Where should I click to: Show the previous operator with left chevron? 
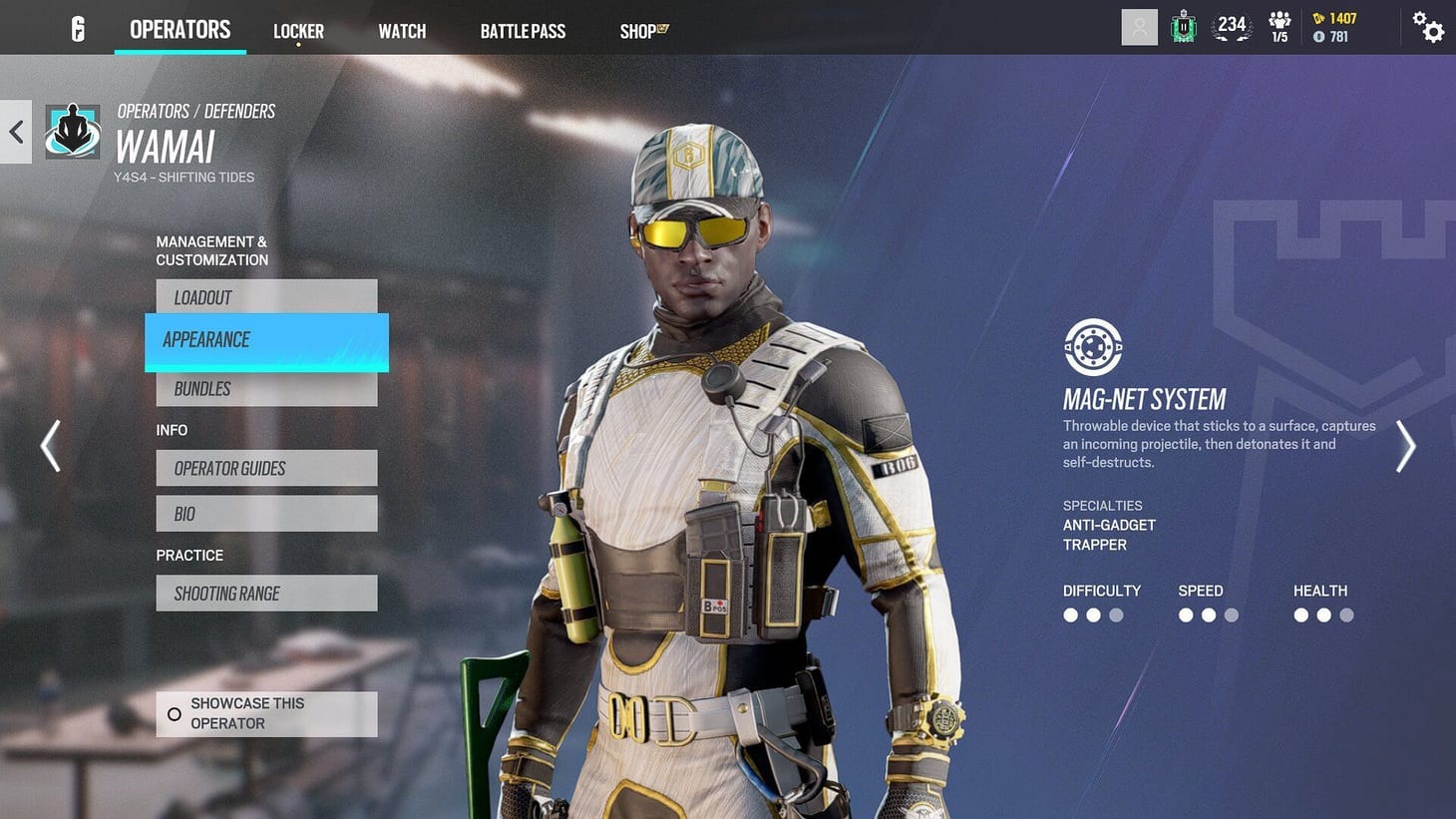tap(50, 445)
